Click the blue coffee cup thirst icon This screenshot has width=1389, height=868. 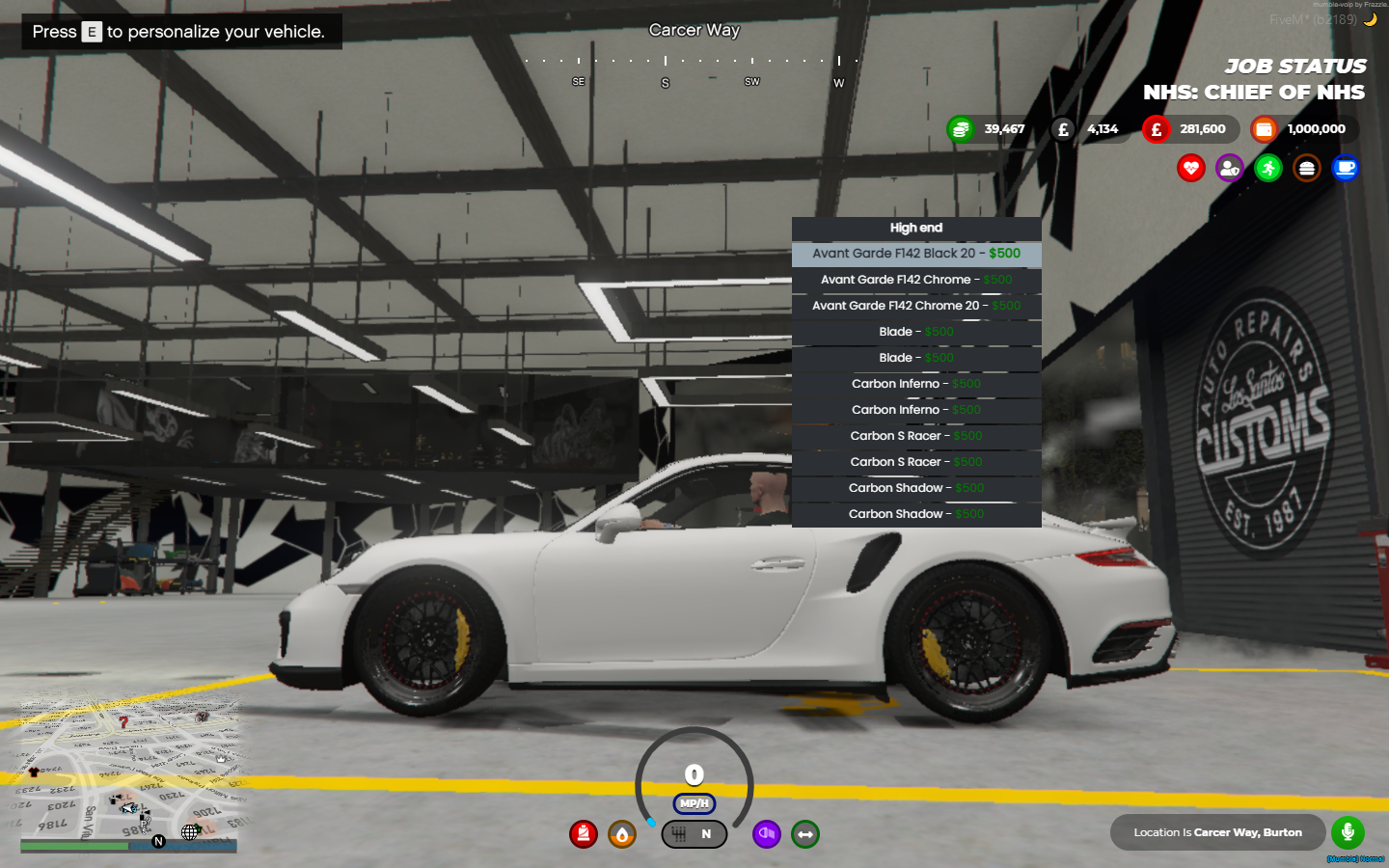[x=1345, y=168]
